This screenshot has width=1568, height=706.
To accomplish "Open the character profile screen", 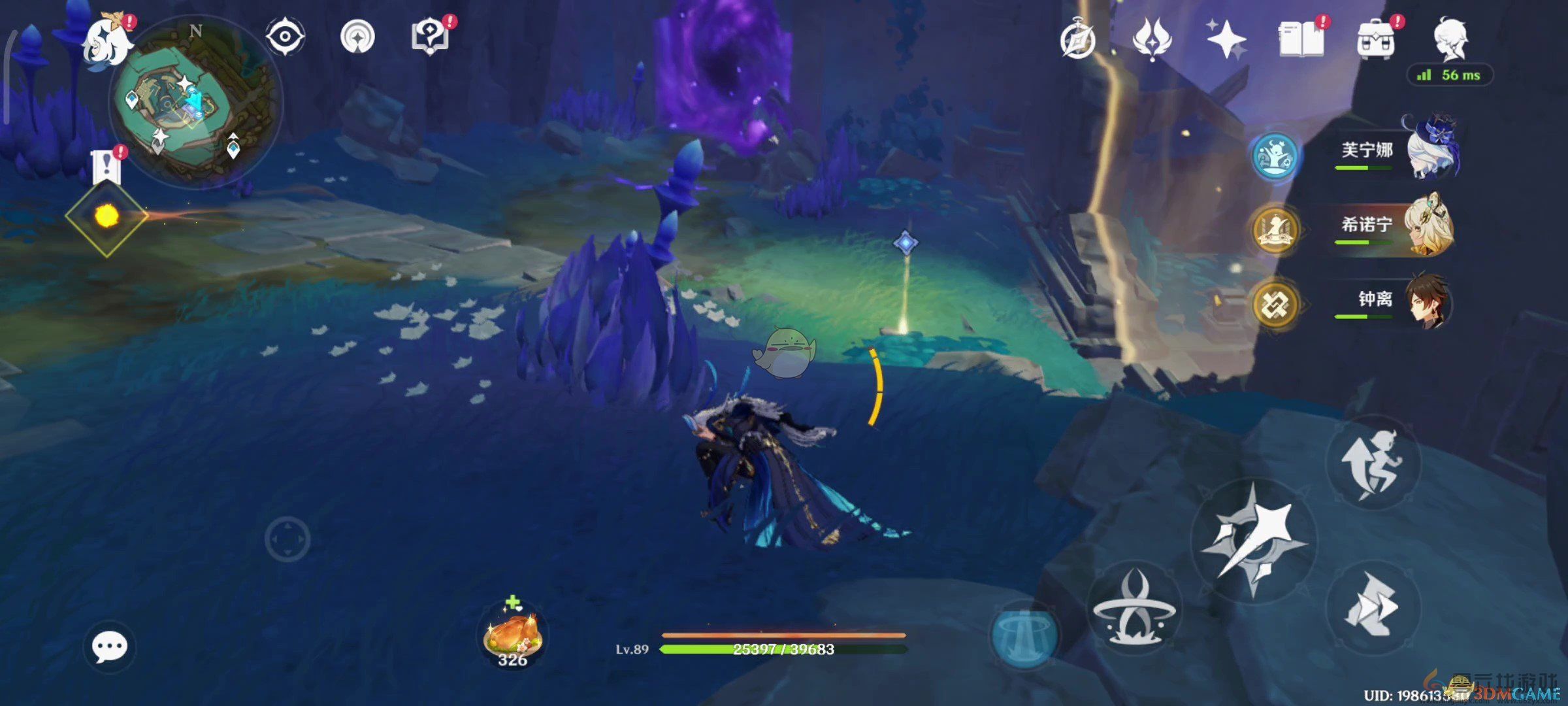I will click(1450, 39).
